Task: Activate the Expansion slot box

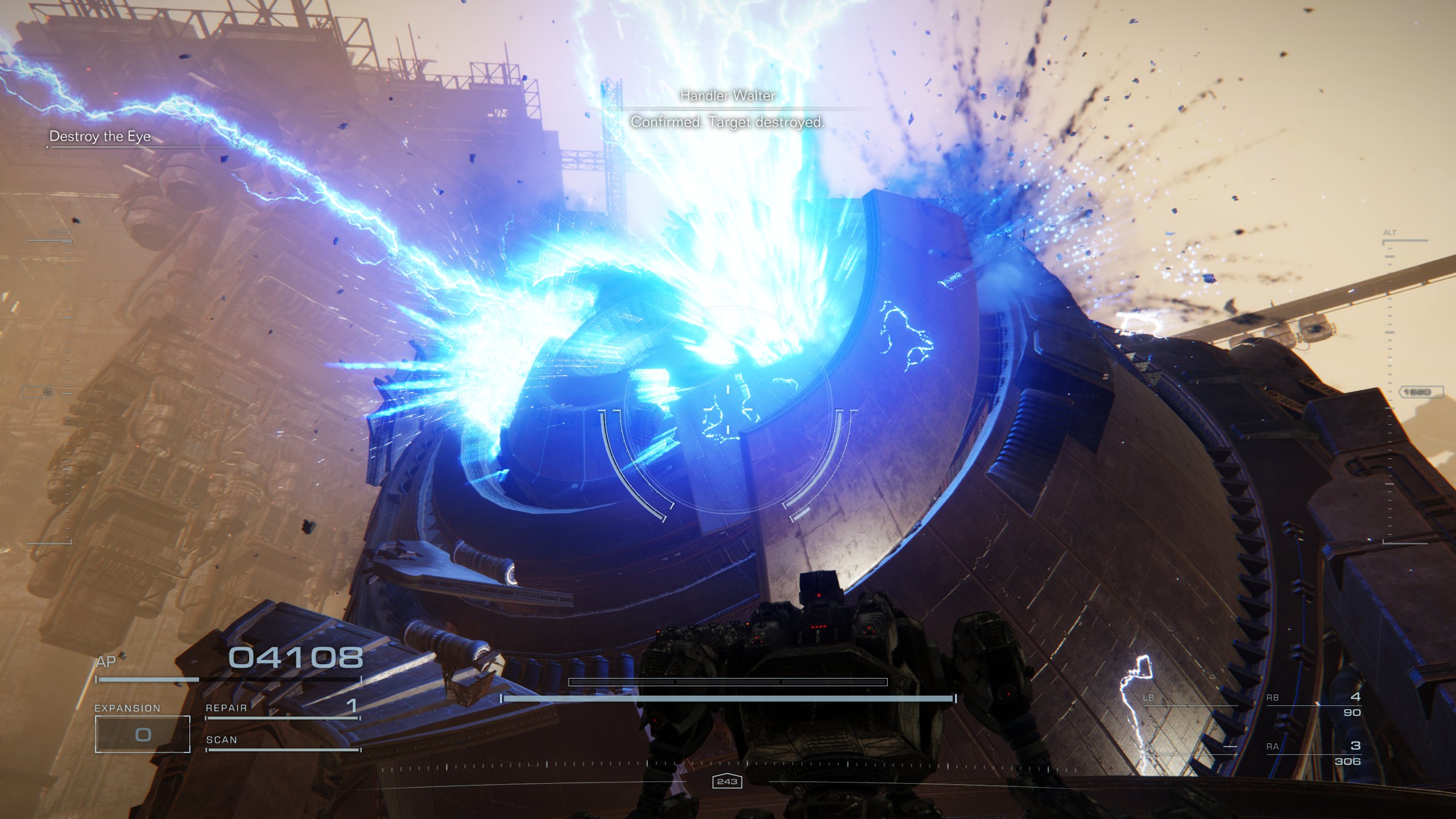Action: click(x=142, y=734)
